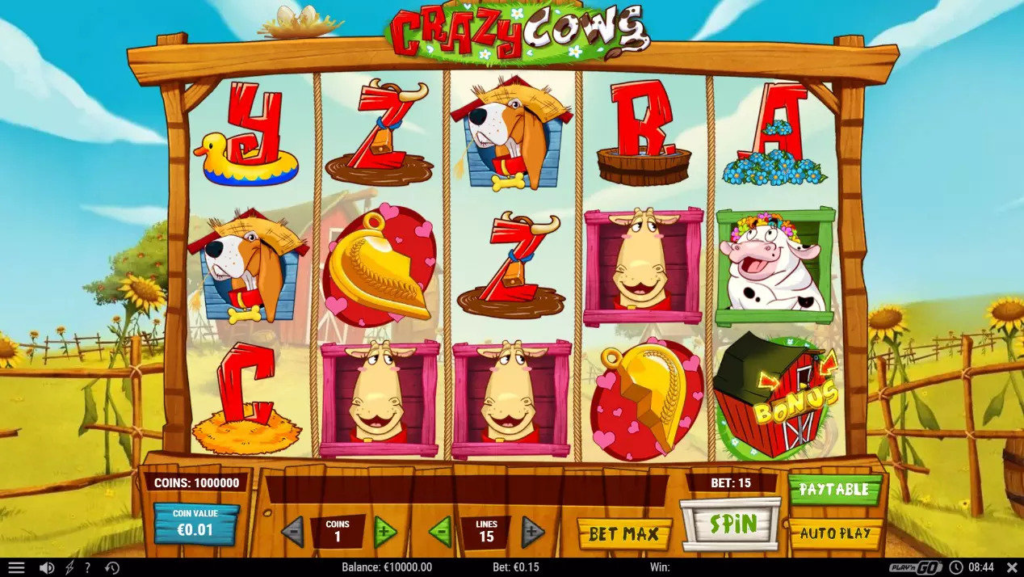Viewport: 1024px width, 577px height.
Task: Open the Paytable
Action: click(x=835, y=490)
